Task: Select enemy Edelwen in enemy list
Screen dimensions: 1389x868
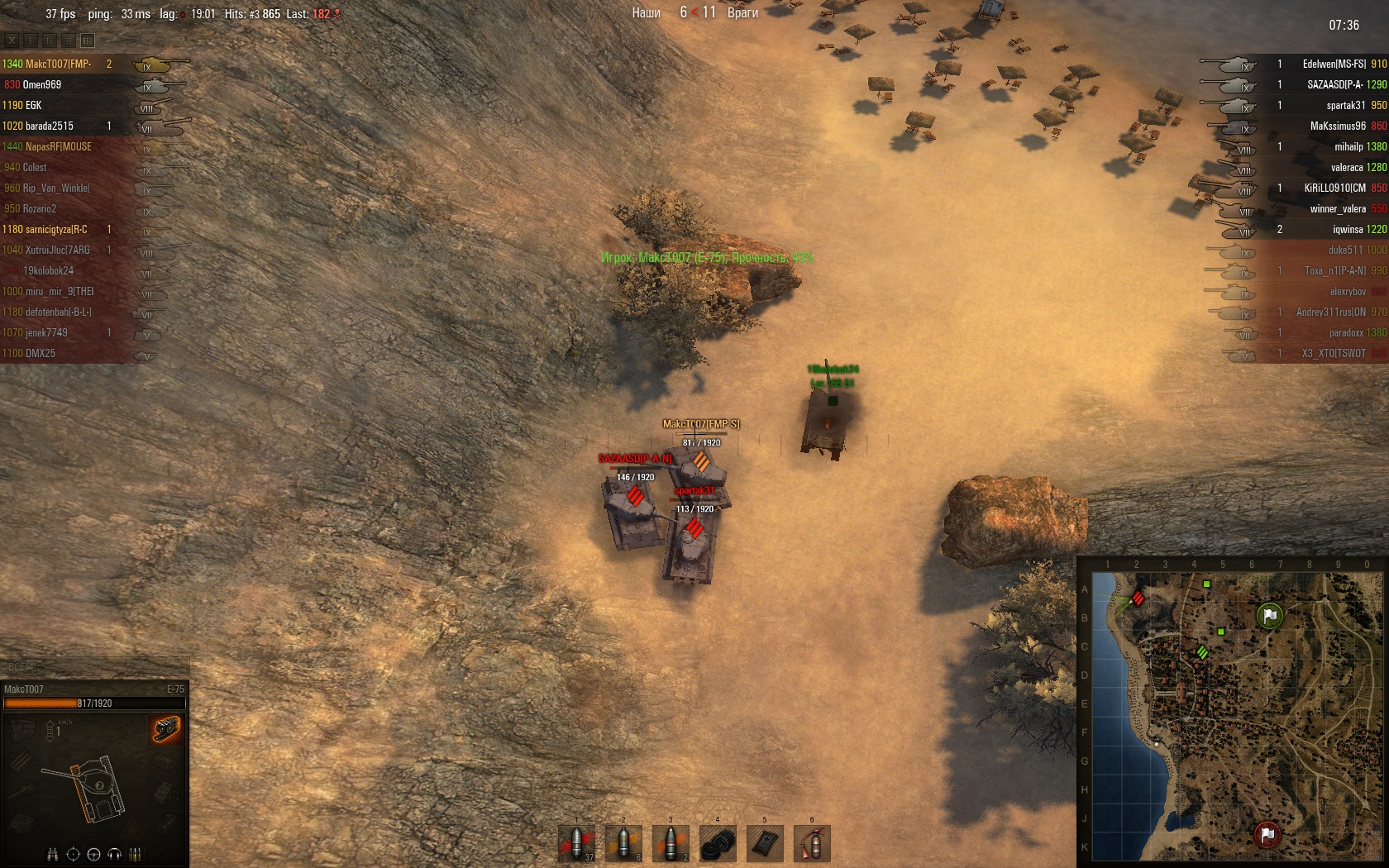Action: coord(1334,64)
